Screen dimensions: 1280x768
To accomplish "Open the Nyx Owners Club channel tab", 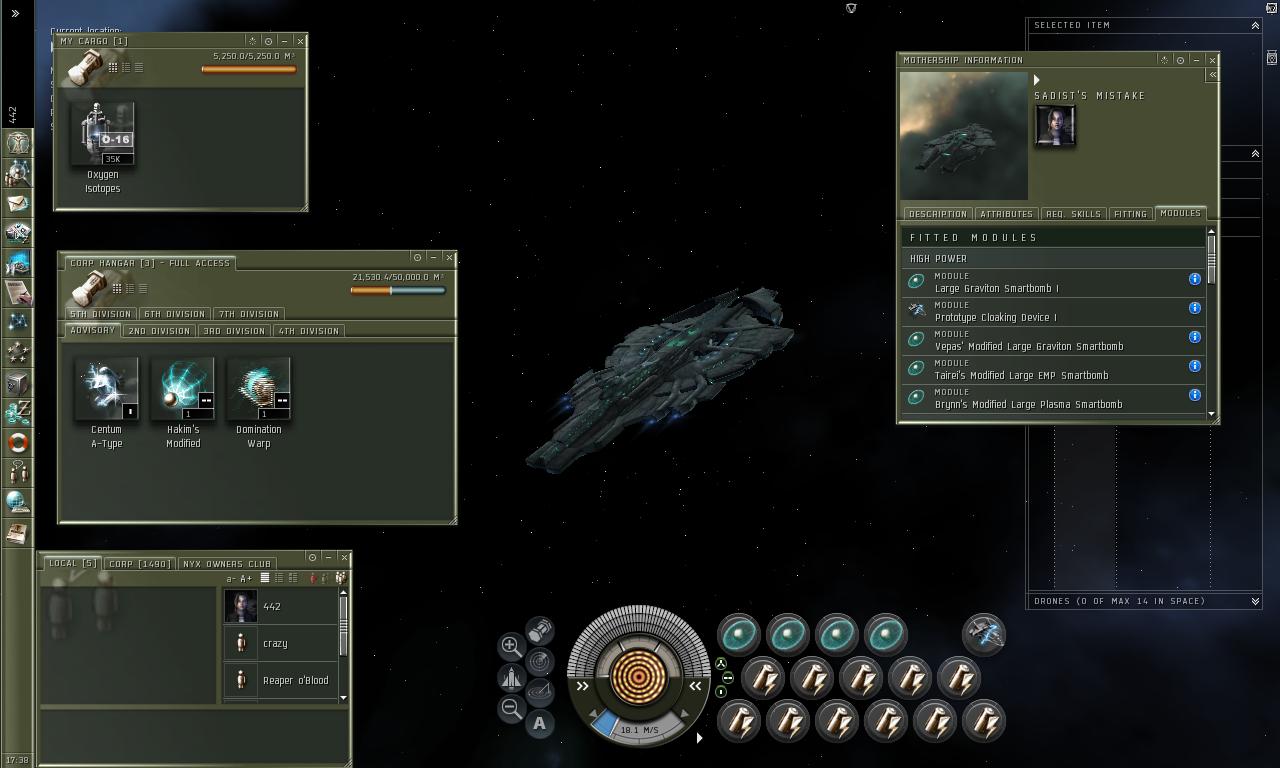I will tap(226, 564).
